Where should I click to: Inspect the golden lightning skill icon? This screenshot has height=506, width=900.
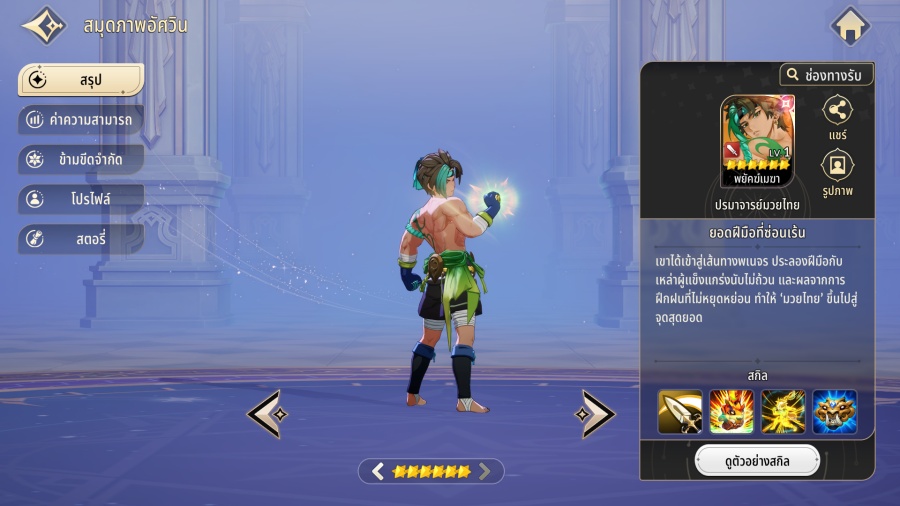coord(783,411)
